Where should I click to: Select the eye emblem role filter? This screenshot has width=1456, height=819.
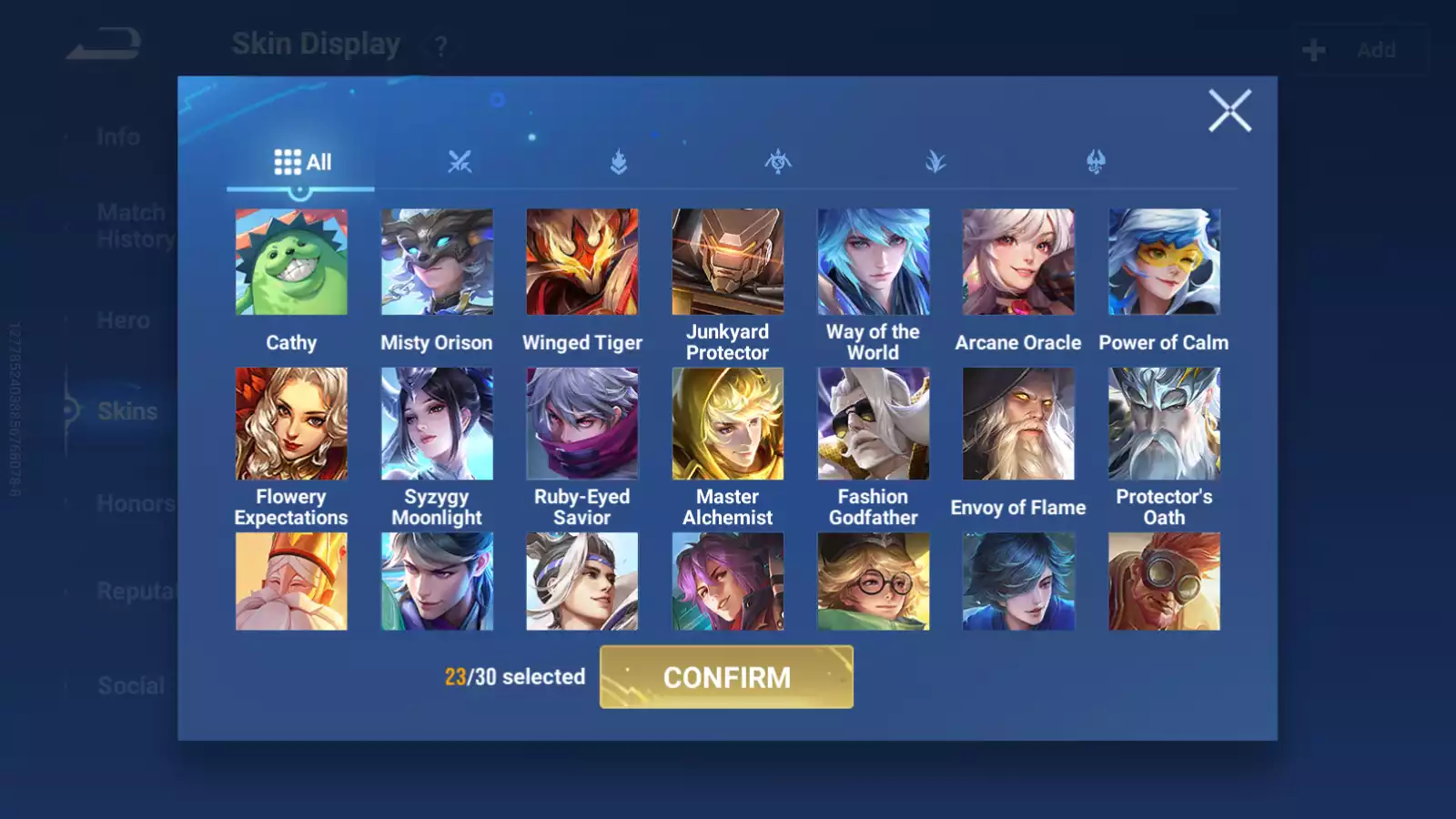778,162
